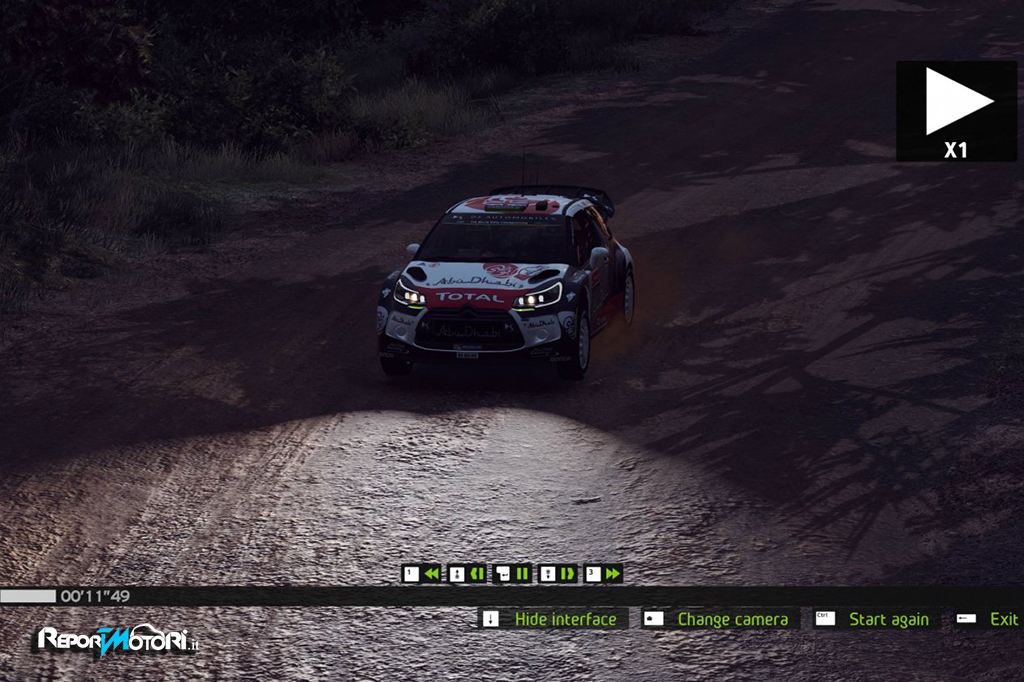Image resolution: width=1024 pixels, height=682 pixels.
Task: Step the replay one frame forward
Action: (567, 574)
